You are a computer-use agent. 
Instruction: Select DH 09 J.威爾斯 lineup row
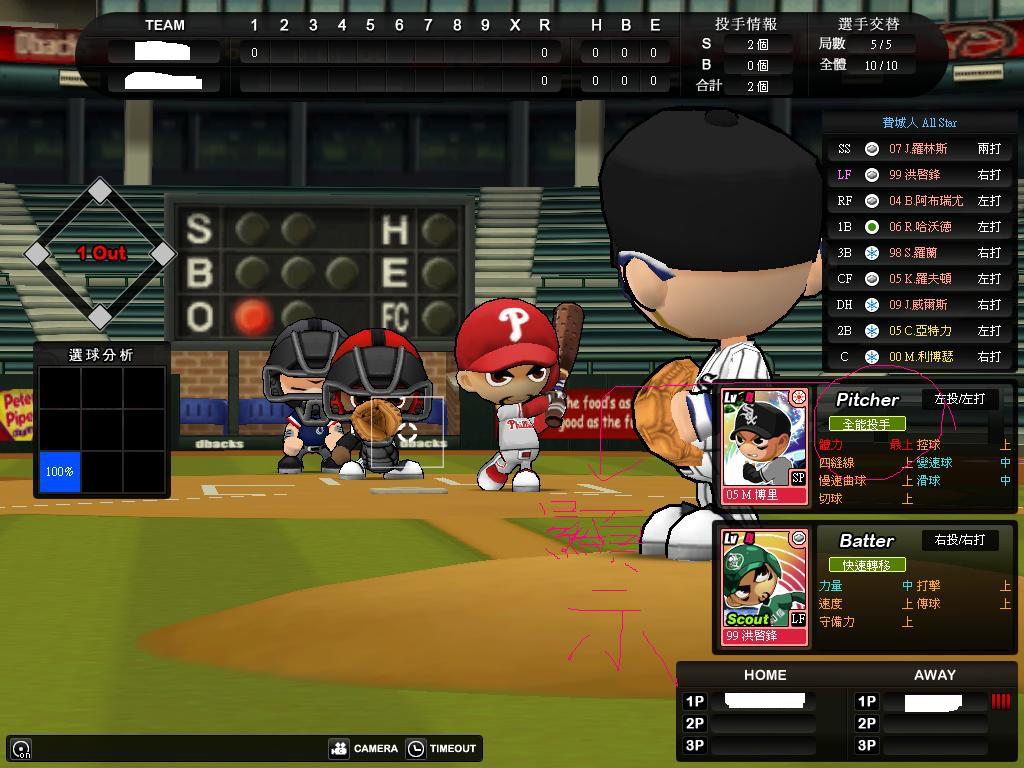(x=920, y=305)
